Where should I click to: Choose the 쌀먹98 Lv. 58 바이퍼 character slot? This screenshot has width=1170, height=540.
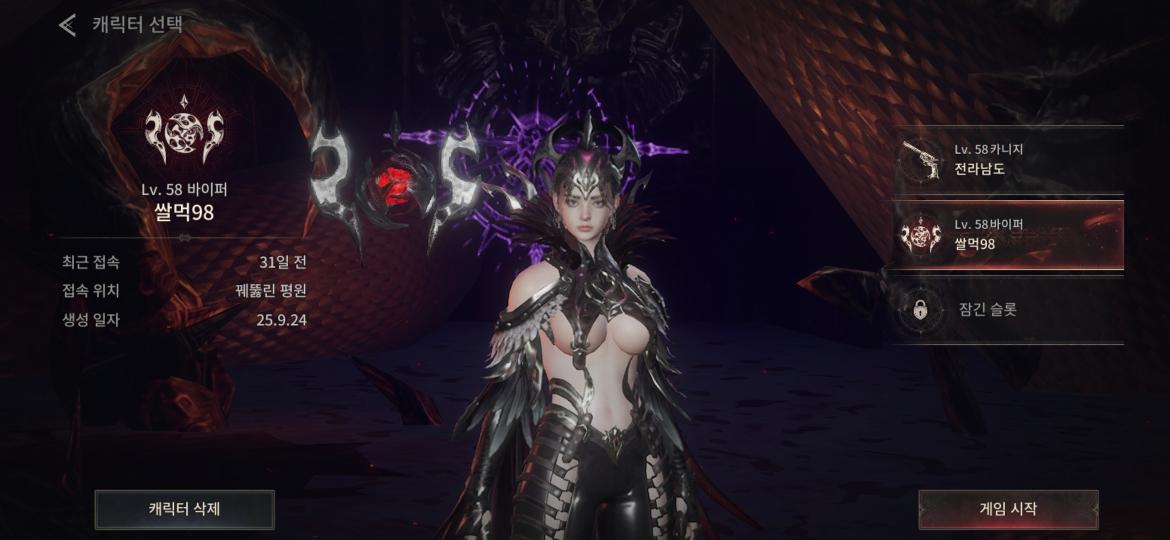pyautogui.click(x=1008, y=236)
